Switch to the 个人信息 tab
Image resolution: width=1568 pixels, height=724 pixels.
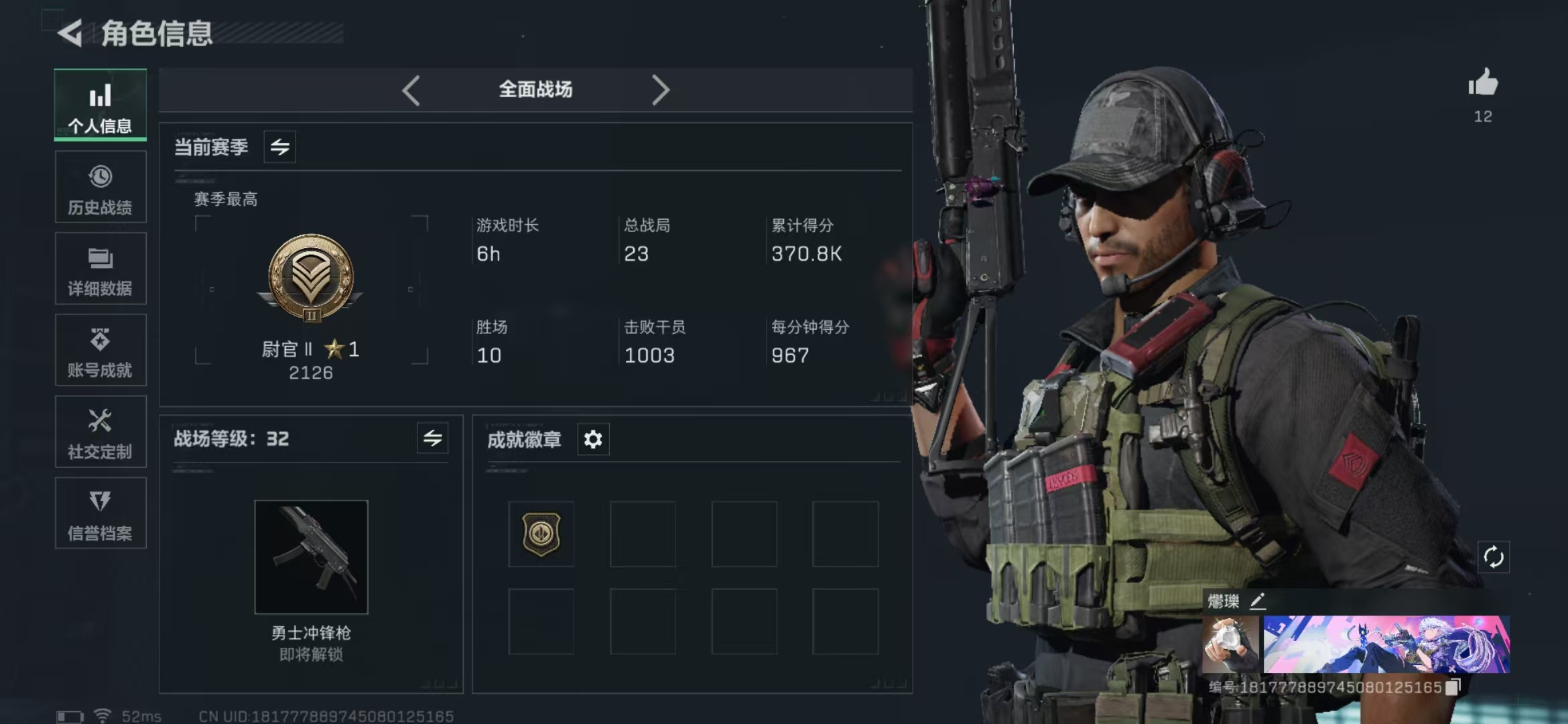(x=101, y=105)
